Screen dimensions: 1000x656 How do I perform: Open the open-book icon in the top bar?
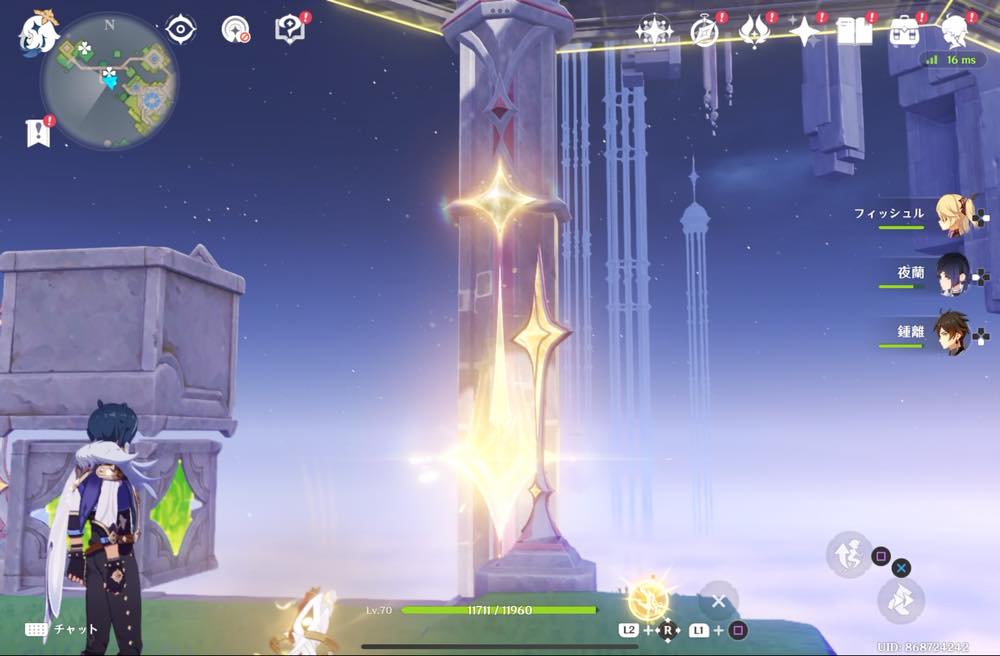pos(854,31)
